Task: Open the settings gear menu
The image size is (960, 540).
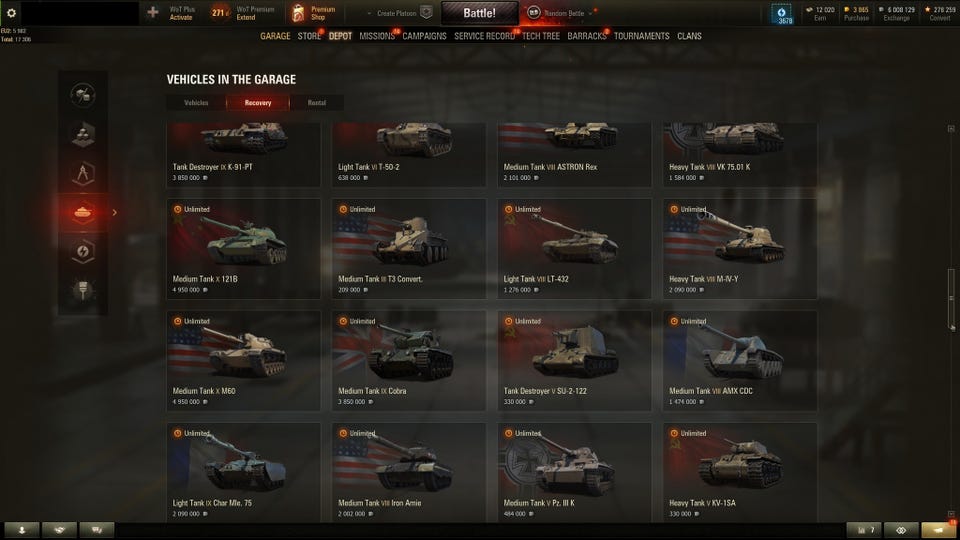Action: coord(12,12)
